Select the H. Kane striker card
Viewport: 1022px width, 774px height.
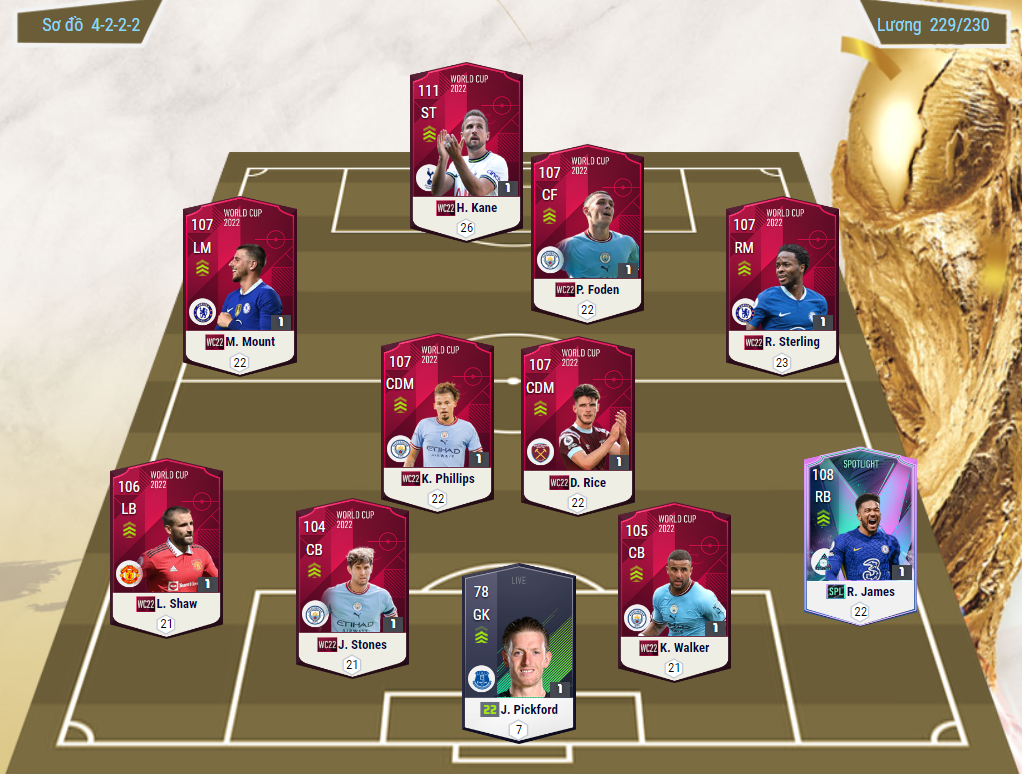point(466,150)
